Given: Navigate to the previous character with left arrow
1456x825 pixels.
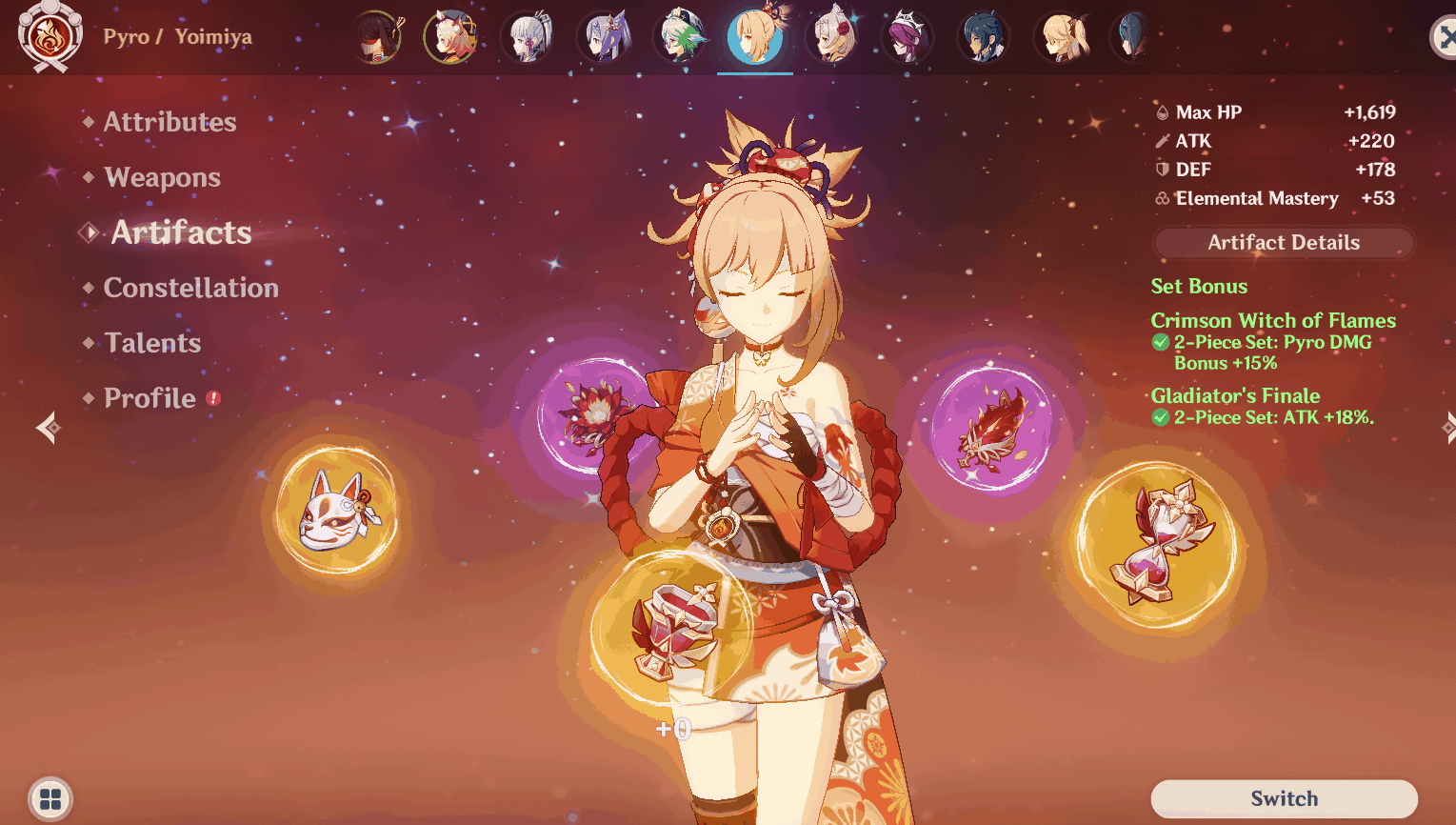Looking at the screenshot, I should 47,428.
